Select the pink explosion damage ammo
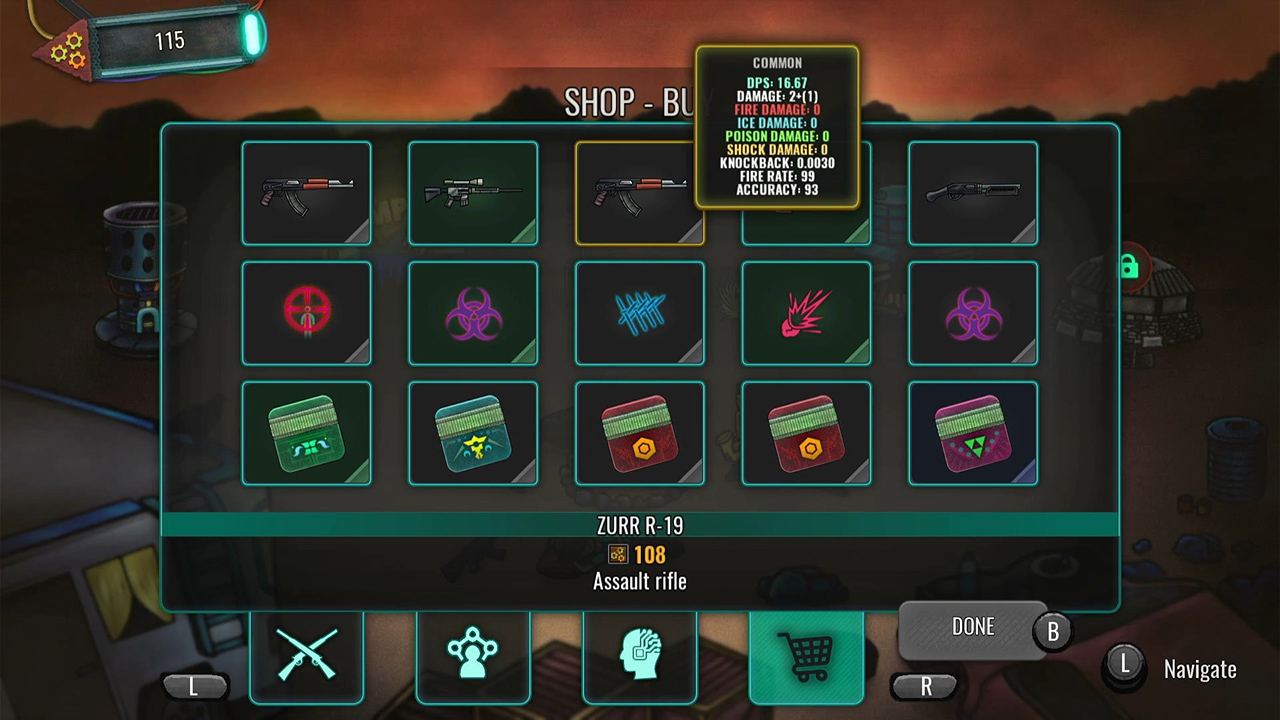Screen dimensions: 1280x720 pos(807,313)
